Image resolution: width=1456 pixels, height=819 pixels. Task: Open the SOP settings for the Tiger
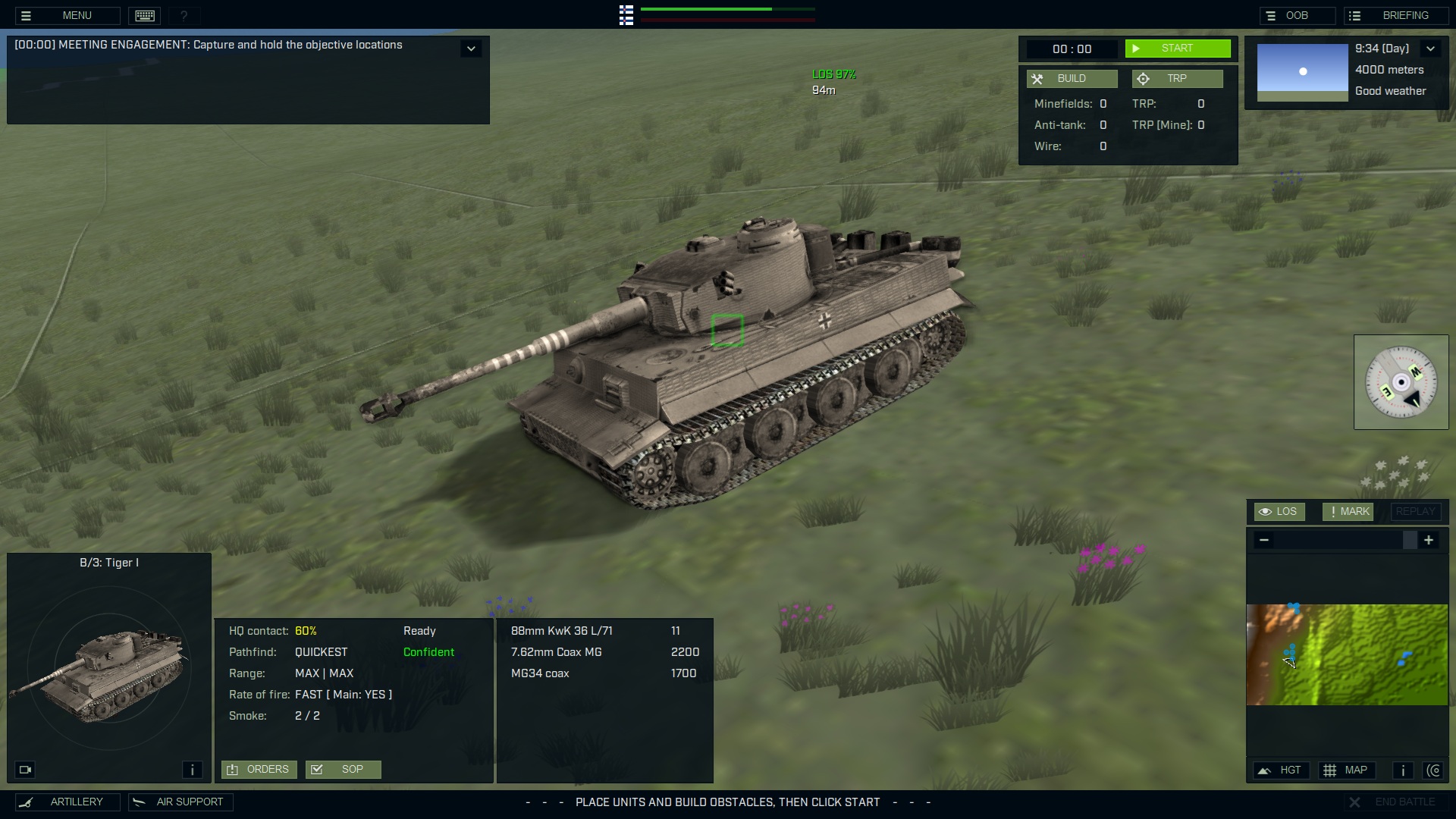coord(343,769)
